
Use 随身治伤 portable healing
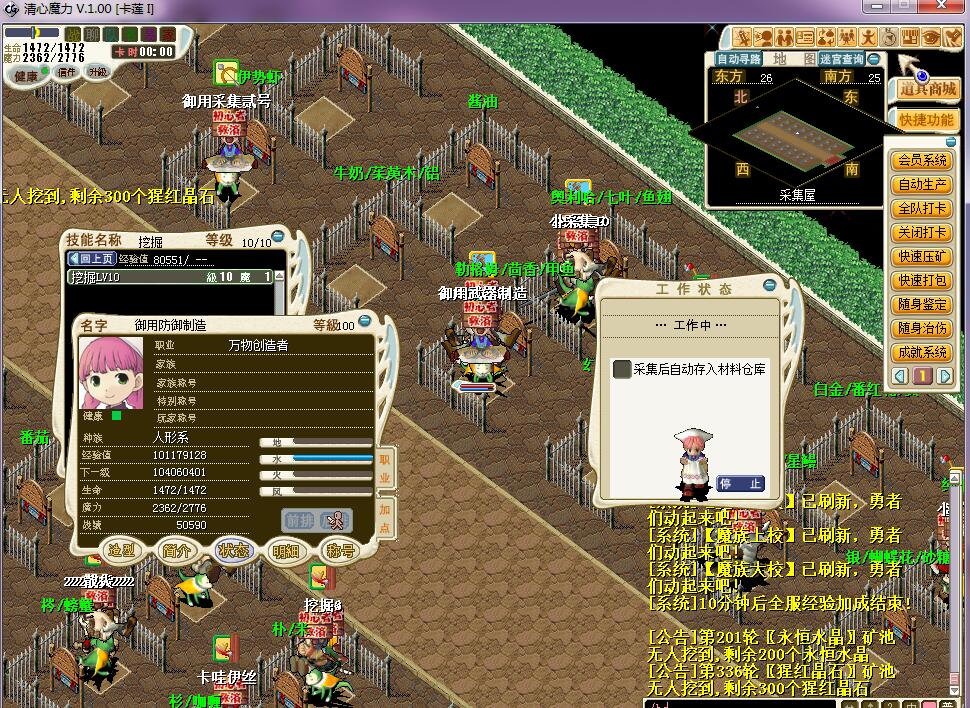[x=922, y=328]
